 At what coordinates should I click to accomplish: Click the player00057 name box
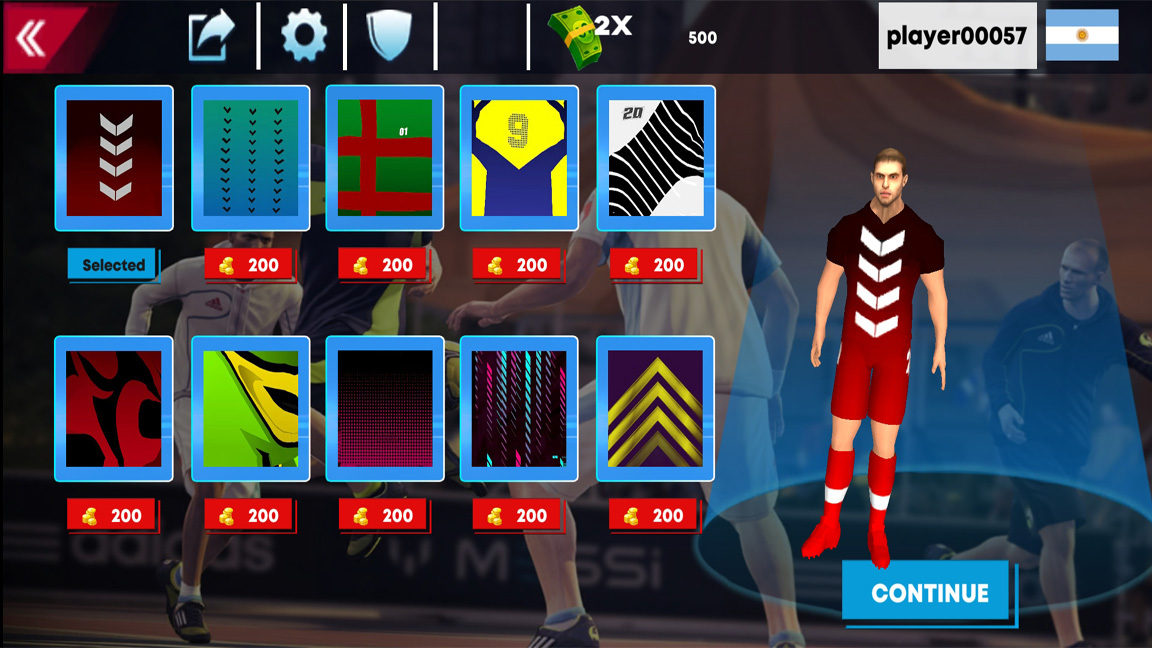tap(956, 37)
